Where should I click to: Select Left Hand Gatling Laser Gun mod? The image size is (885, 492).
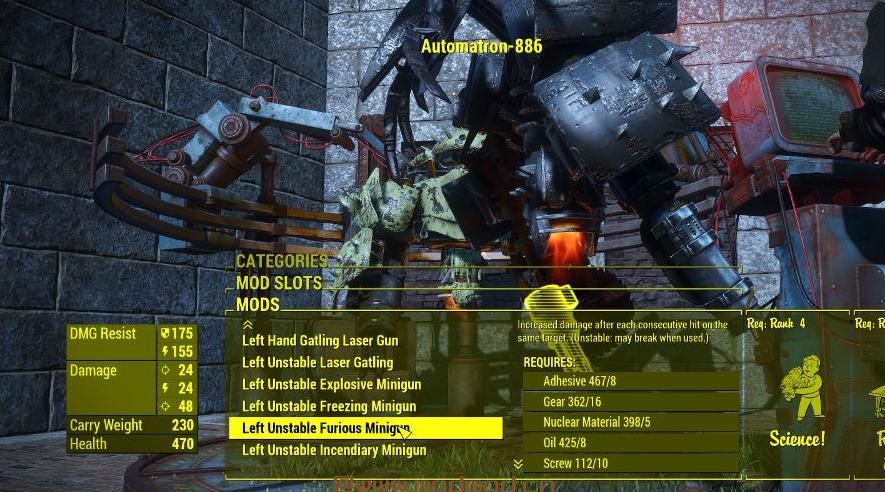click(x=320, y=341)
